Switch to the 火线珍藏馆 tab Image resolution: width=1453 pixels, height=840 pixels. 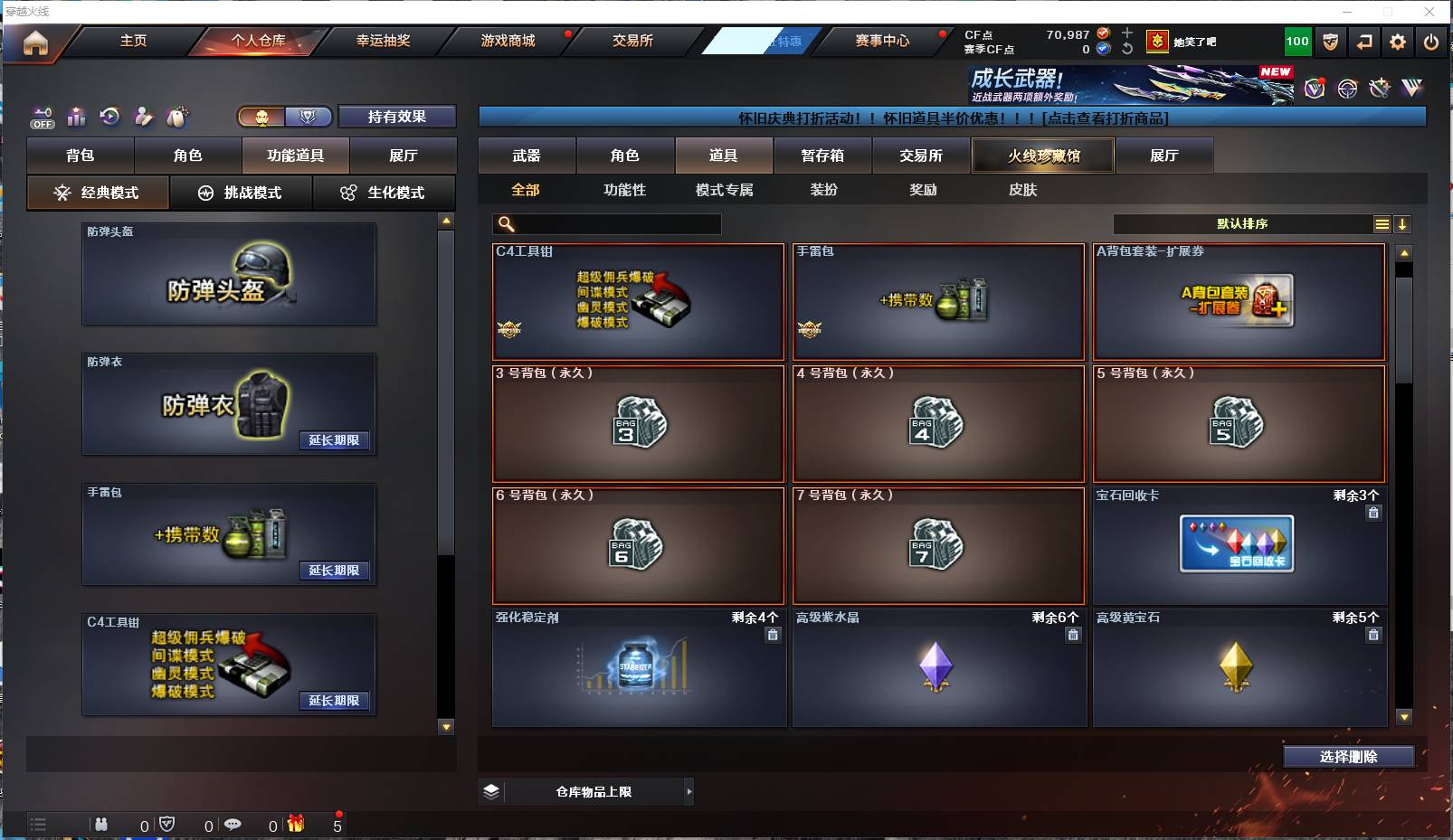pos(1042,156)
